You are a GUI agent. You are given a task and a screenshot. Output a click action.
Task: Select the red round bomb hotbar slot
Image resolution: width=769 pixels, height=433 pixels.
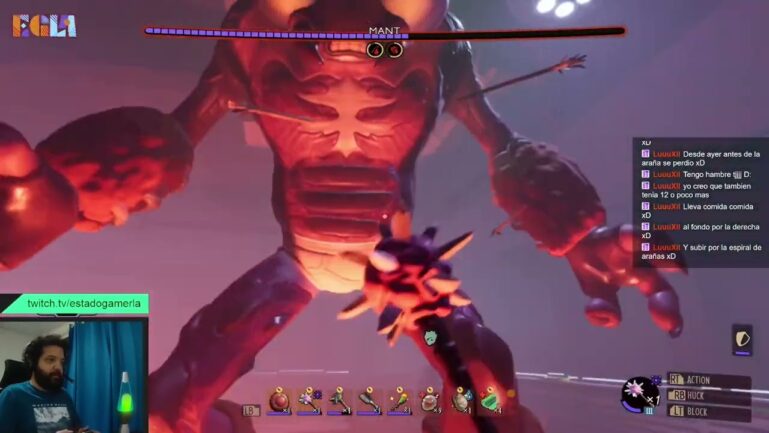pyautogui.click(x=279, y=400)
